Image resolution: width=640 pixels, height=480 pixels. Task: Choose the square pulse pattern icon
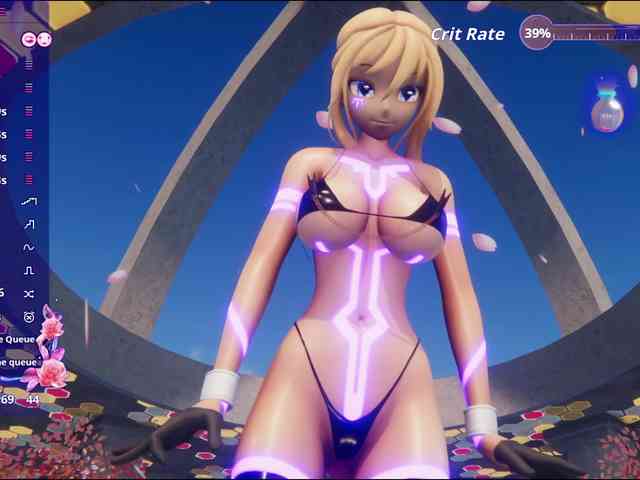click(29, 270)
